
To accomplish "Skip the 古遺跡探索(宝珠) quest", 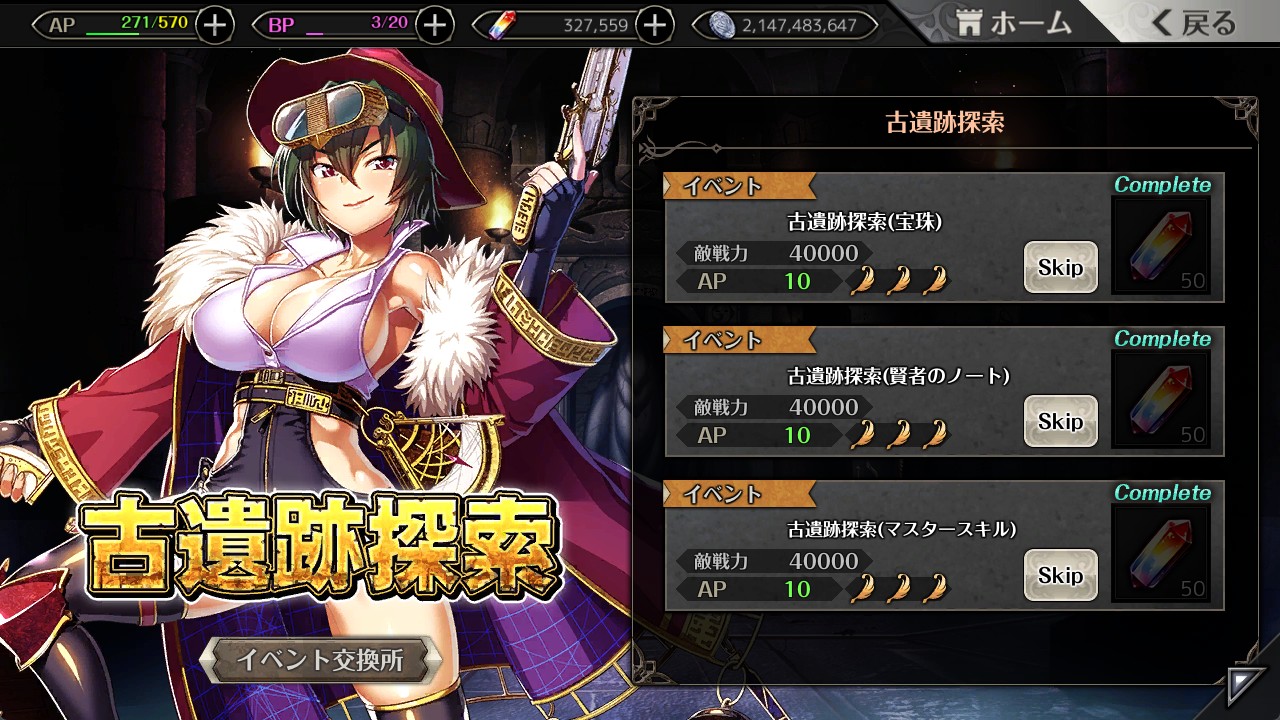I will 1060,267.
